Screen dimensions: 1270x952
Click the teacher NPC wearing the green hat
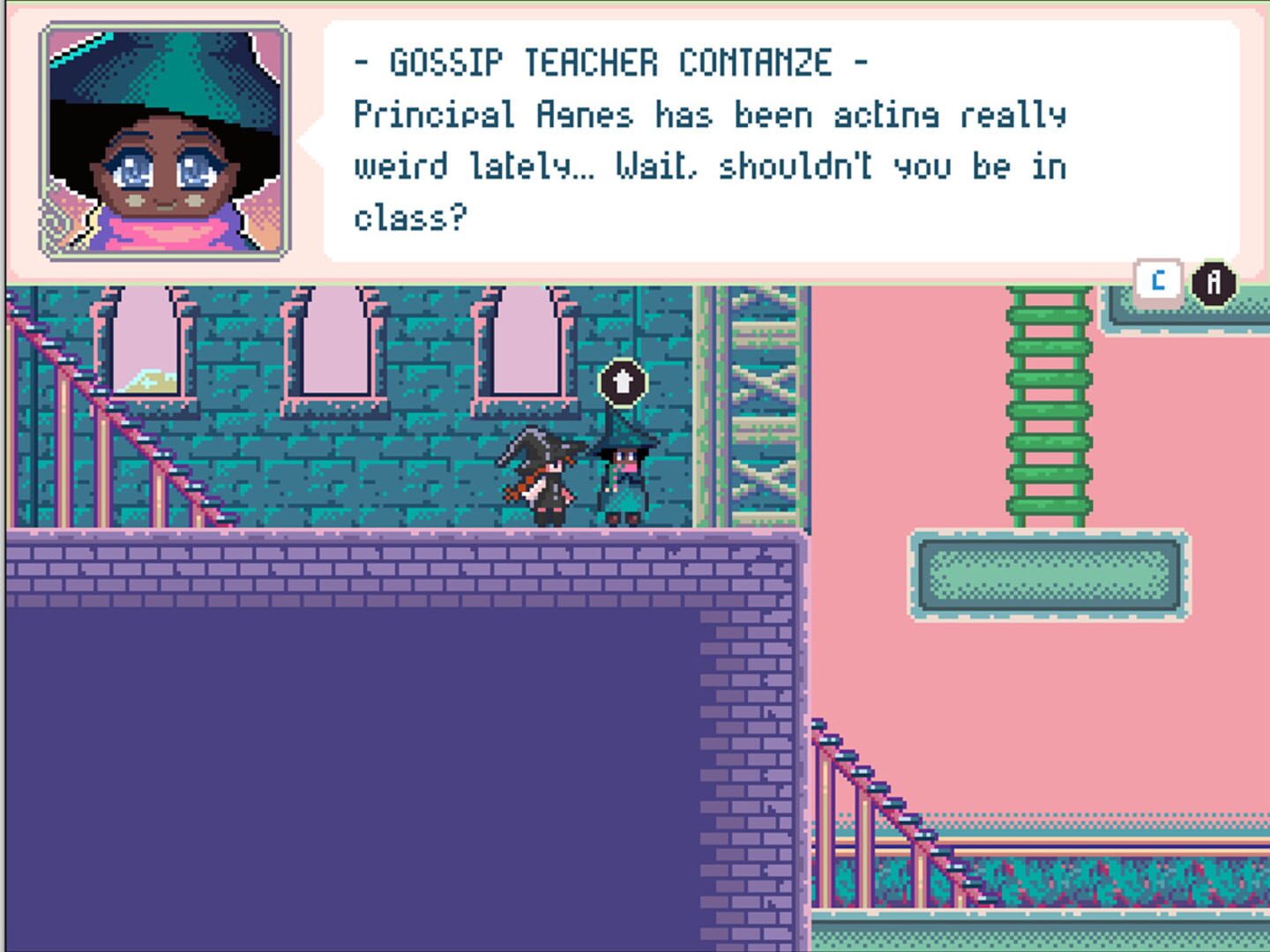pos(624,476)
